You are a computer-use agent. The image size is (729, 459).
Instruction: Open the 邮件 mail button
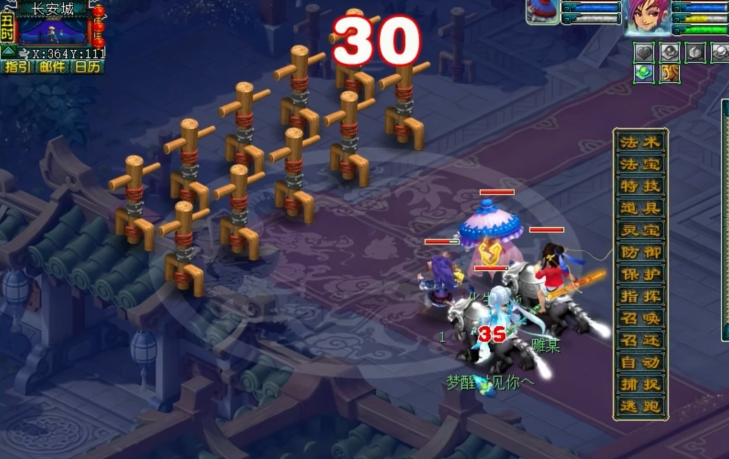click(x=52, y=67)
